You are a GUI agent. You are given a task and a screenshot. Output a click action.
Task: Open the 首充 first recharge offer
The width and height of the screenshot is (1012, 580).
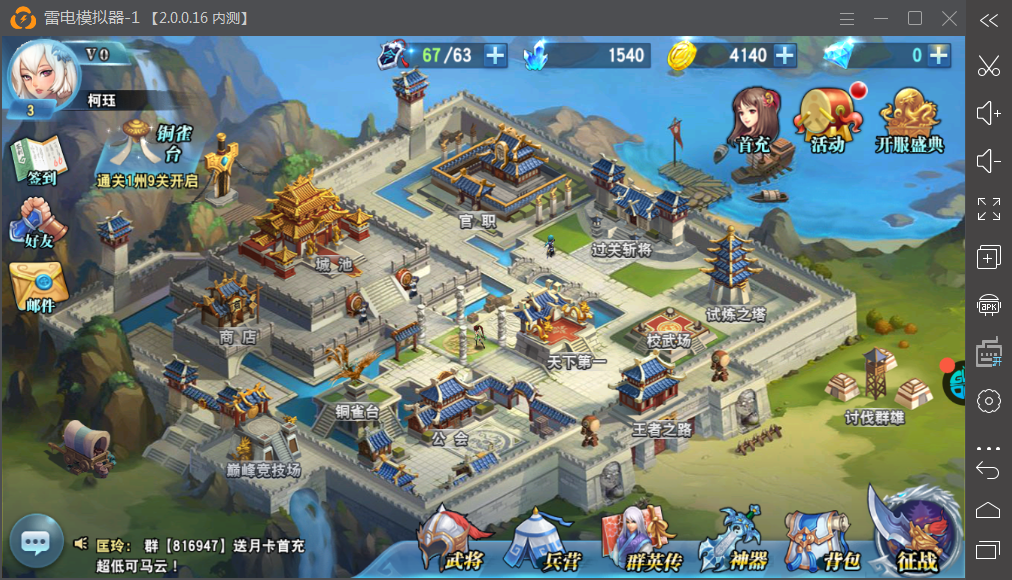point(754,120)
